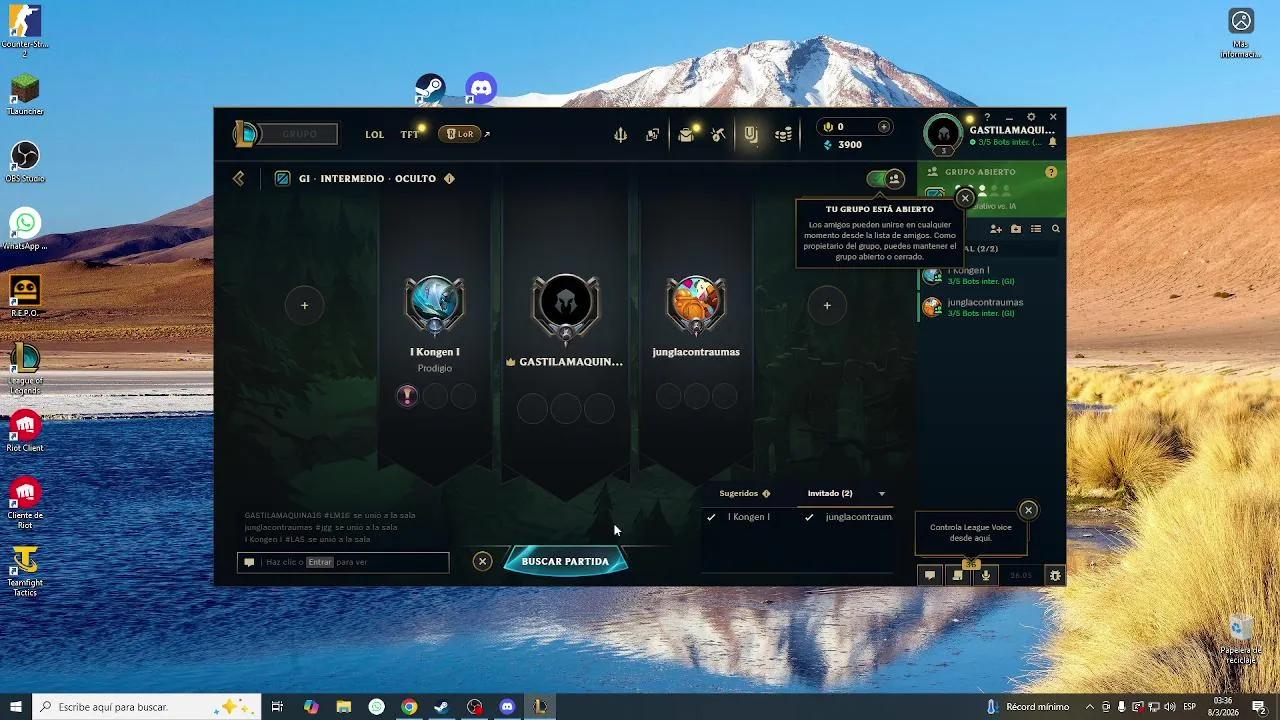1280x720 pixels.
Task: Click the League Voice microphone icon
Action: point(985,575)
